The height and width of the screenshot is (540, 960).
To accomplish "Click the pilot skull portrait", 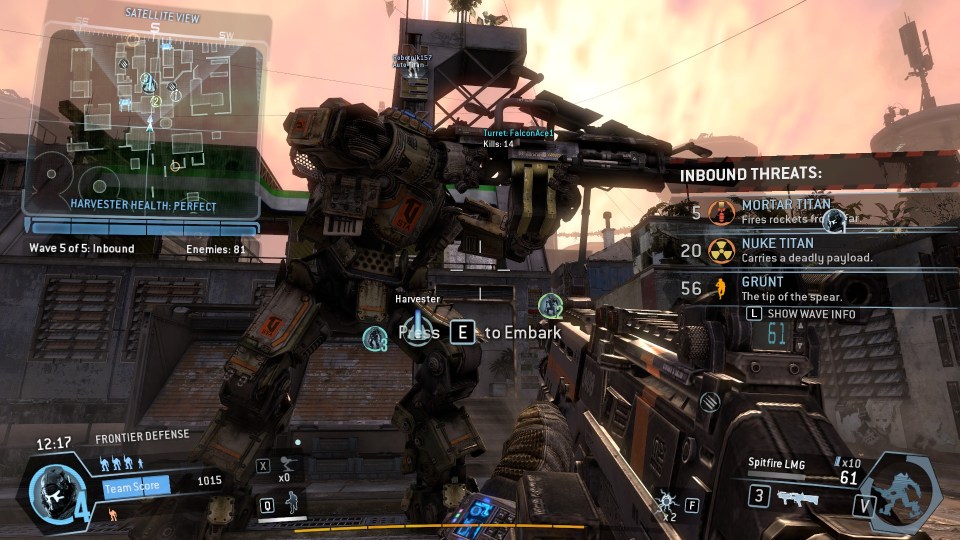I will tap(52, 489).
